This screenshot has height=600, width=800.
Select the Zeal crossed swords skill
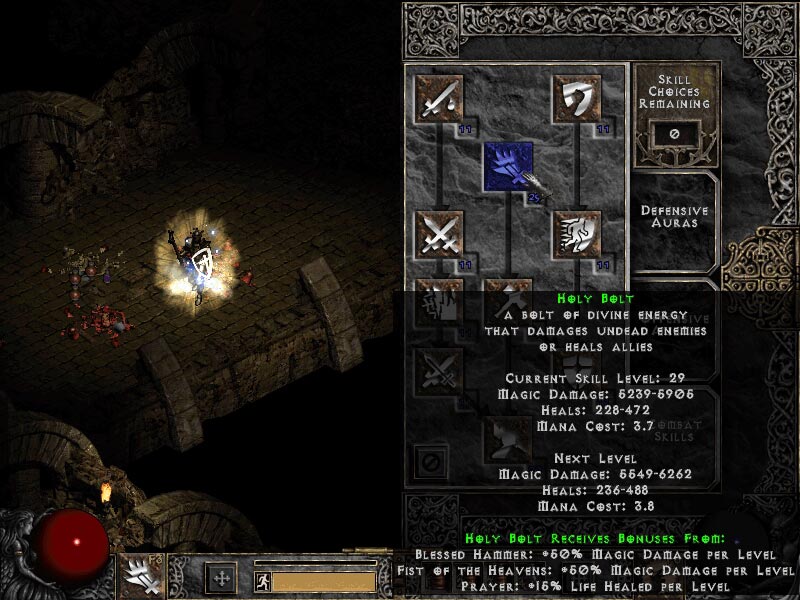pos(439,234)
